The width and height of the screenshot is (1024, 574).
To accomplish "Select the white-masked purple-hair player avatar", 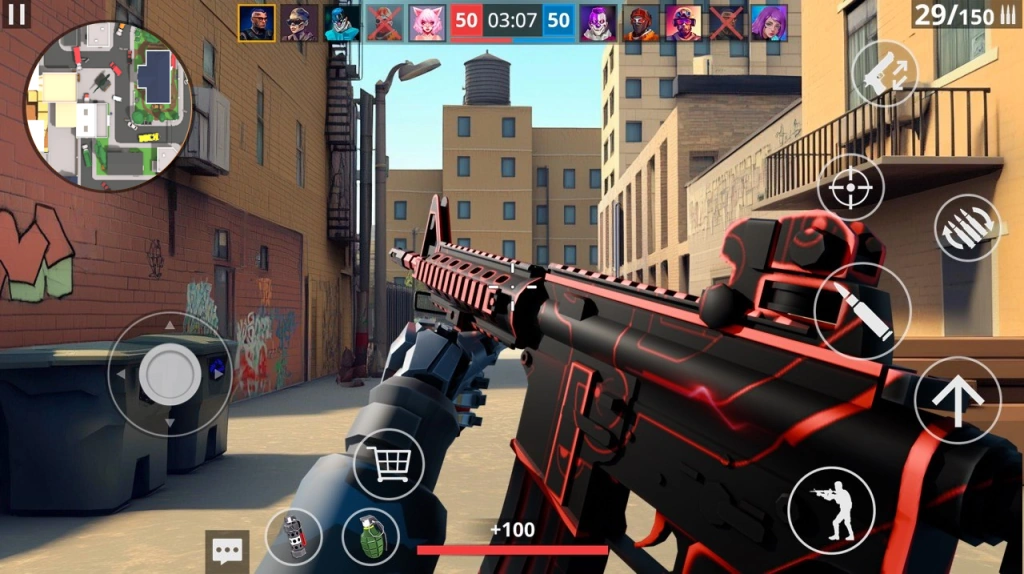I will click(598, 23).
